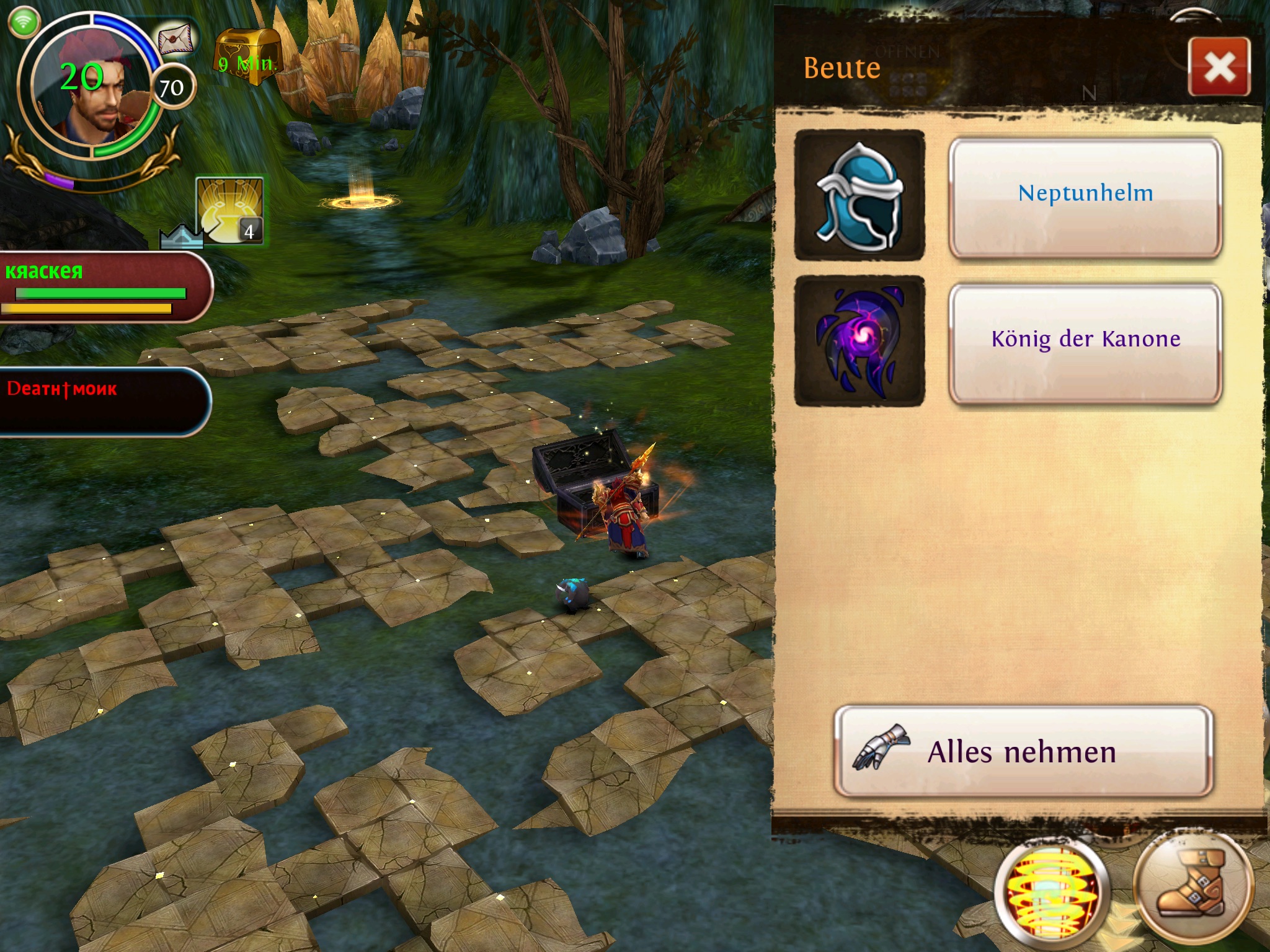The height and width of the screenshot is (952, 1270).
Task: Tap the green connection signal icon
Action: click(24, 22)
